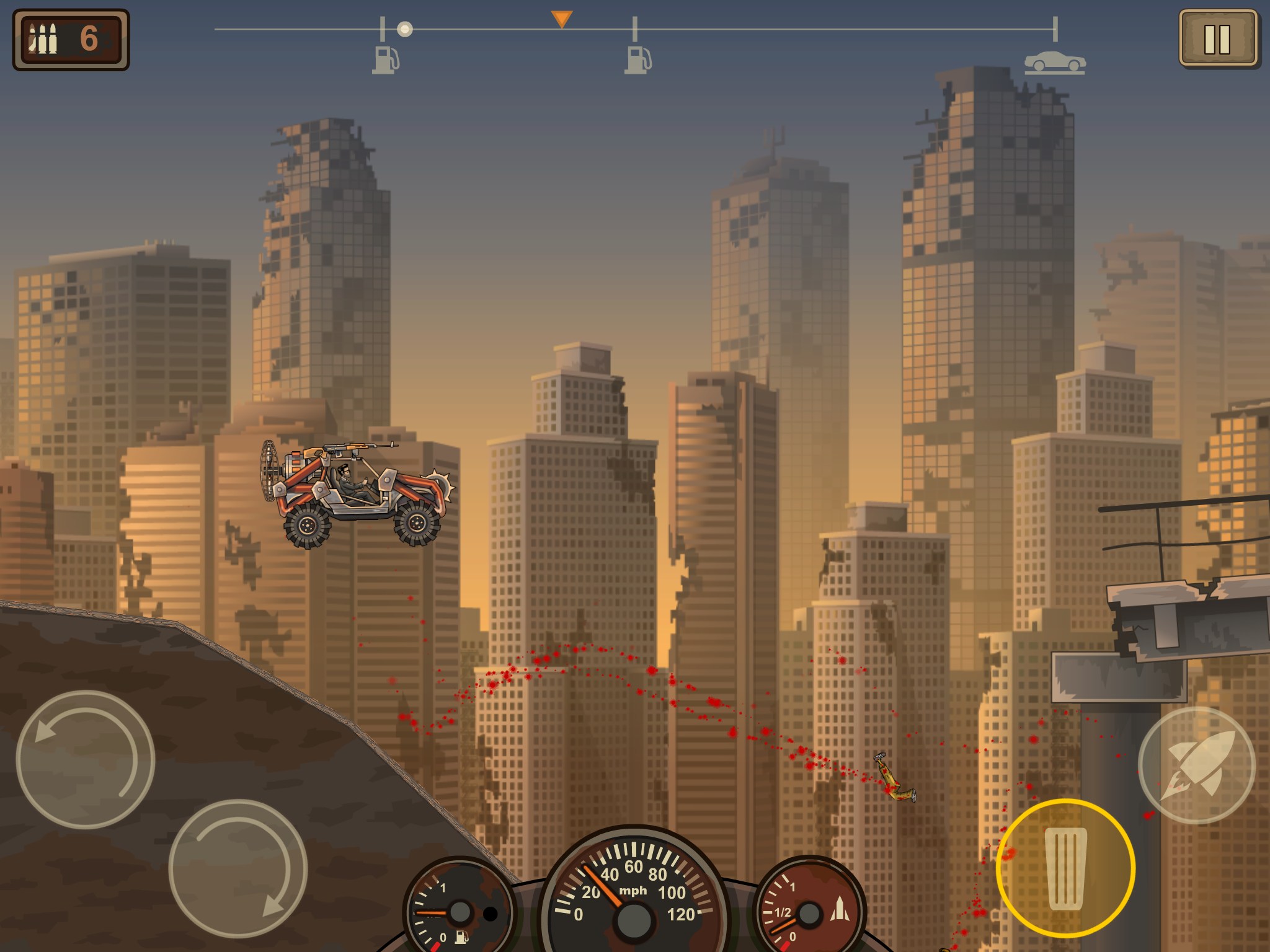Tap the gas pedal button
1270x952 pixels.
pos(1065,868)
